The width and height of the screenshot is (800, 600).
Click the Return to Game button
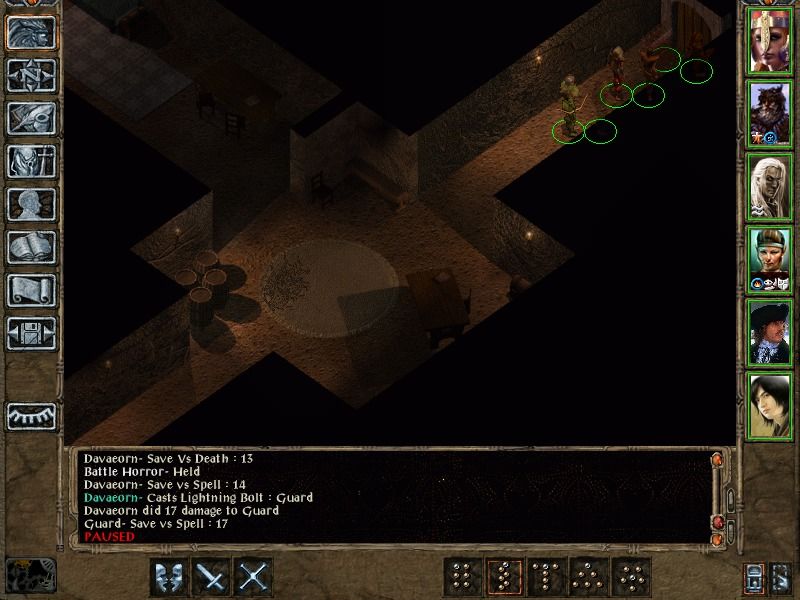31,33
